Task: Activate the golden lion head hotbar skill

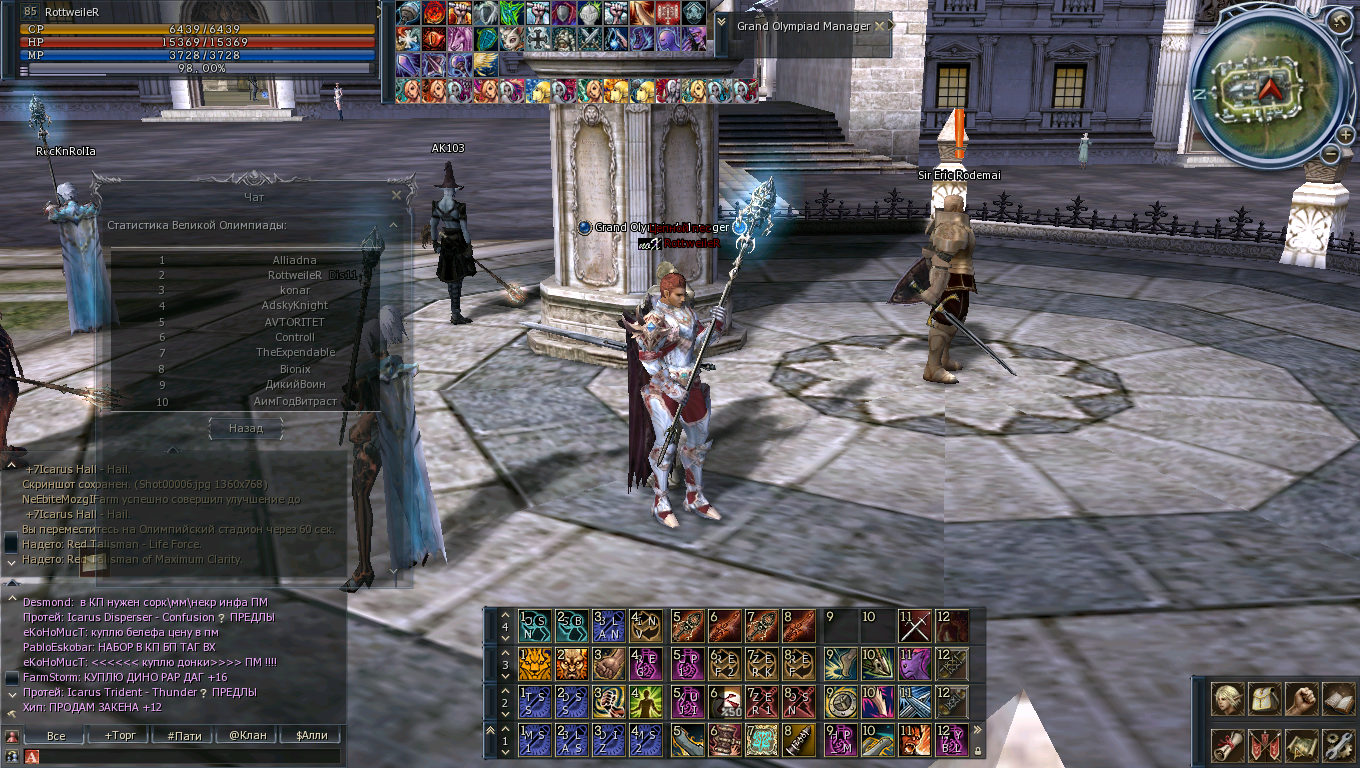Action: pyautogui.click(x=533, y=664)
